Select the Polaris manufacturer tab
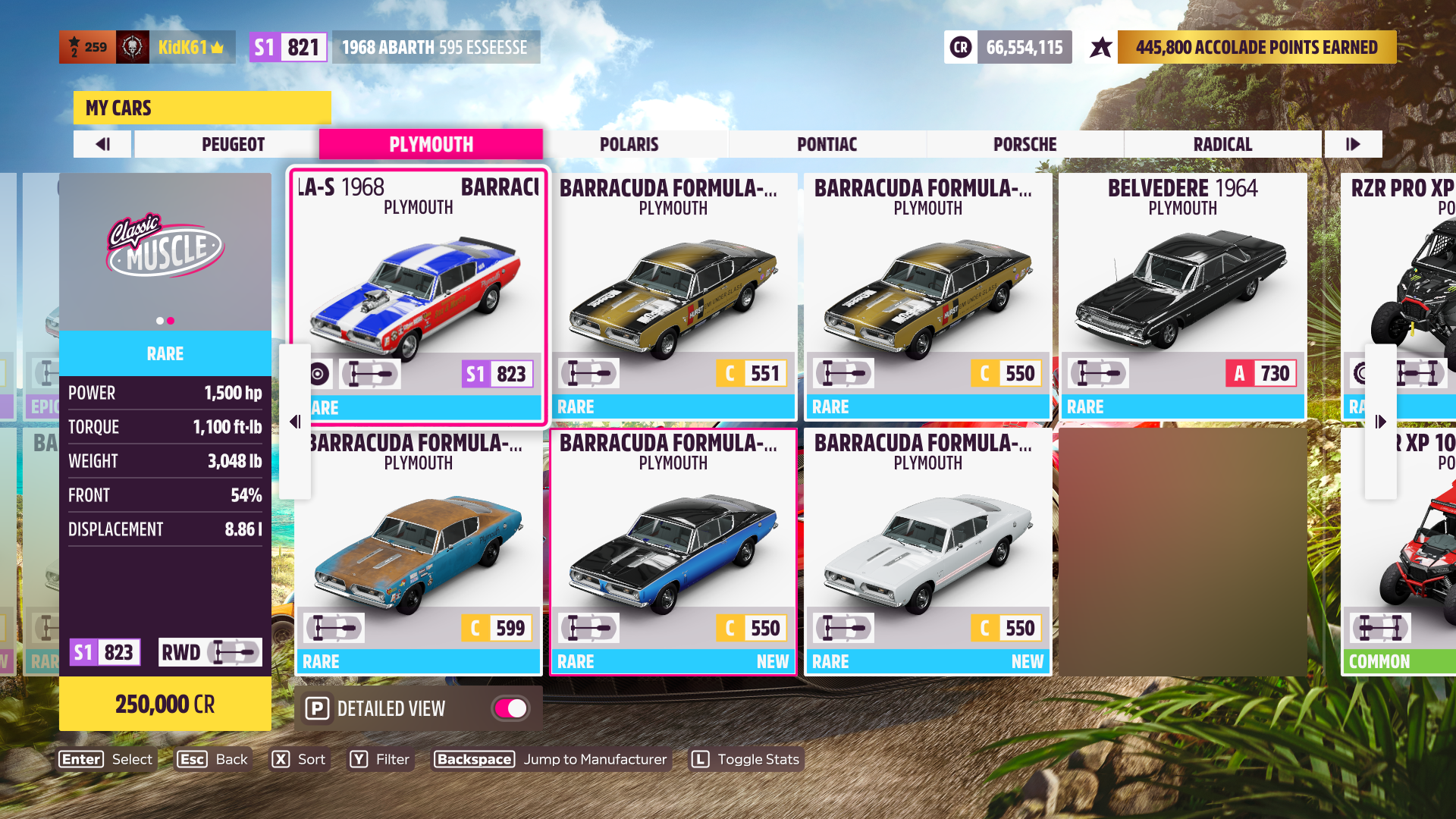Screen dimensions: 1456x819 [x=629, y=144]
